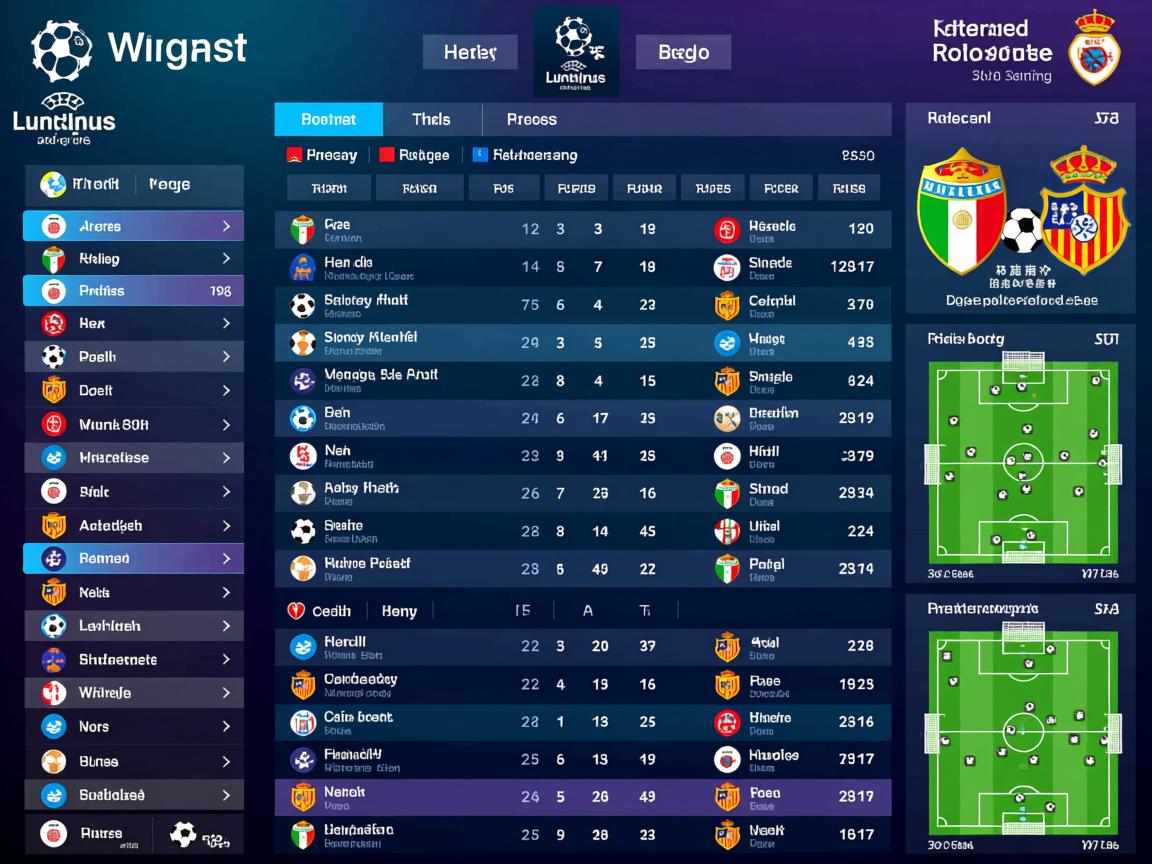Image resolution: width=1152 pixels, height=864 pixels.
Task: Select the Sobaluee sidebar entry
Action: (133, 795)
